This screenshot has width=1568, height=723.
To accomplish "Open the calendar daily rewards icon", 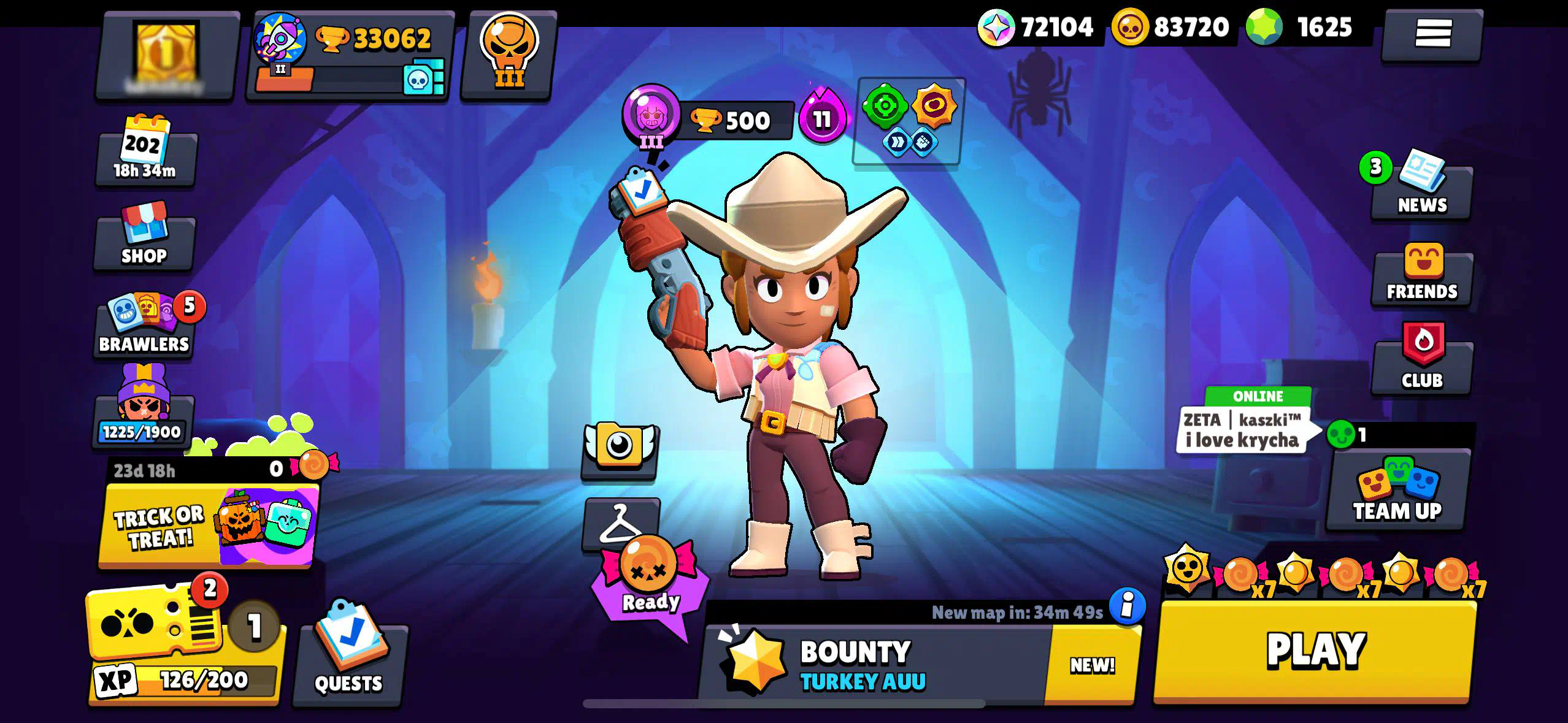I will tap(145, 150).
